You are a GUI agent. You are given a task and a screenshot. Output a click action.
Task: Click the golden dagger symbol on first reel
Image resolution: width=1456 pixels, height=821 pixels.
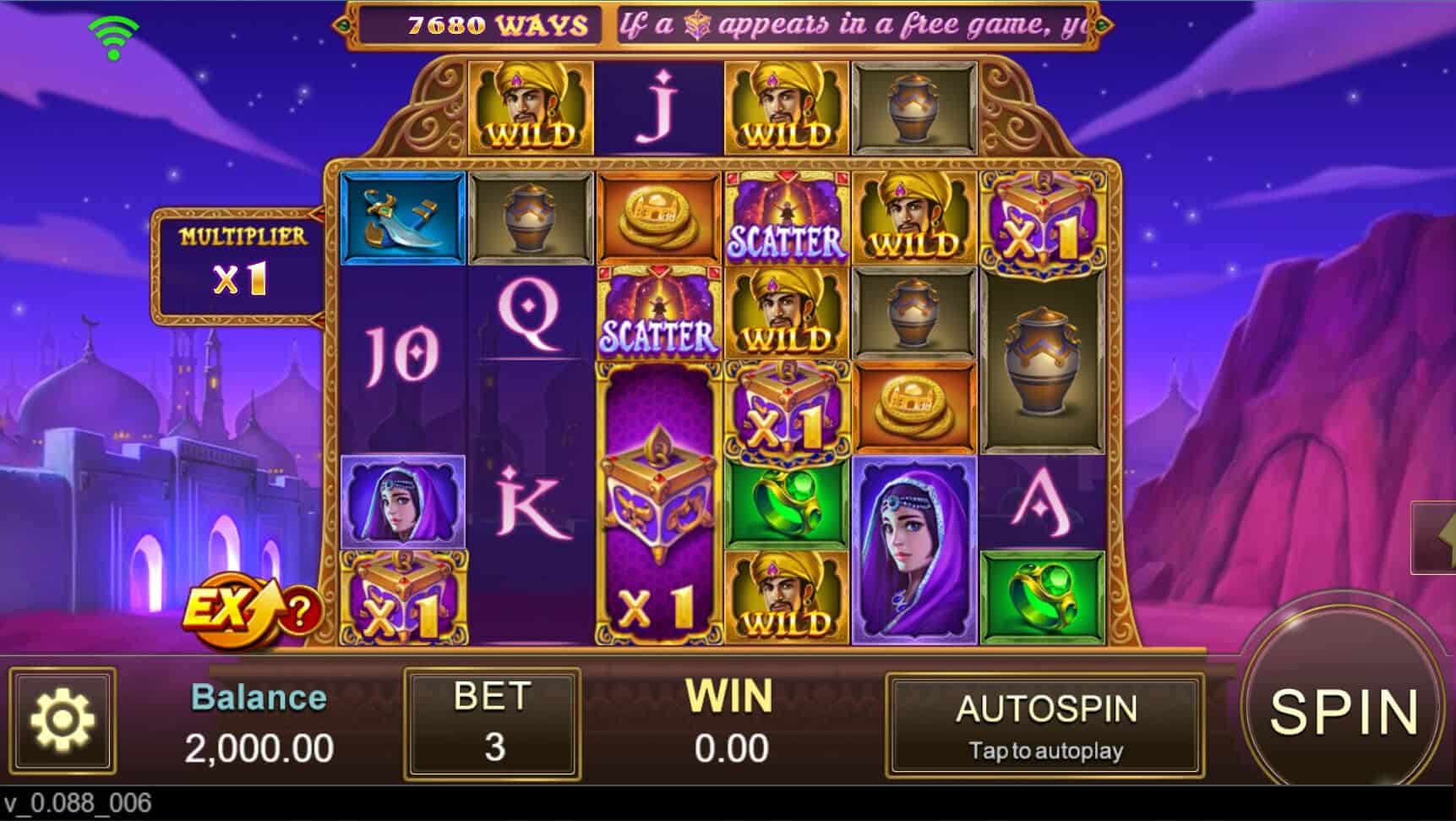[x=404, y=218]
